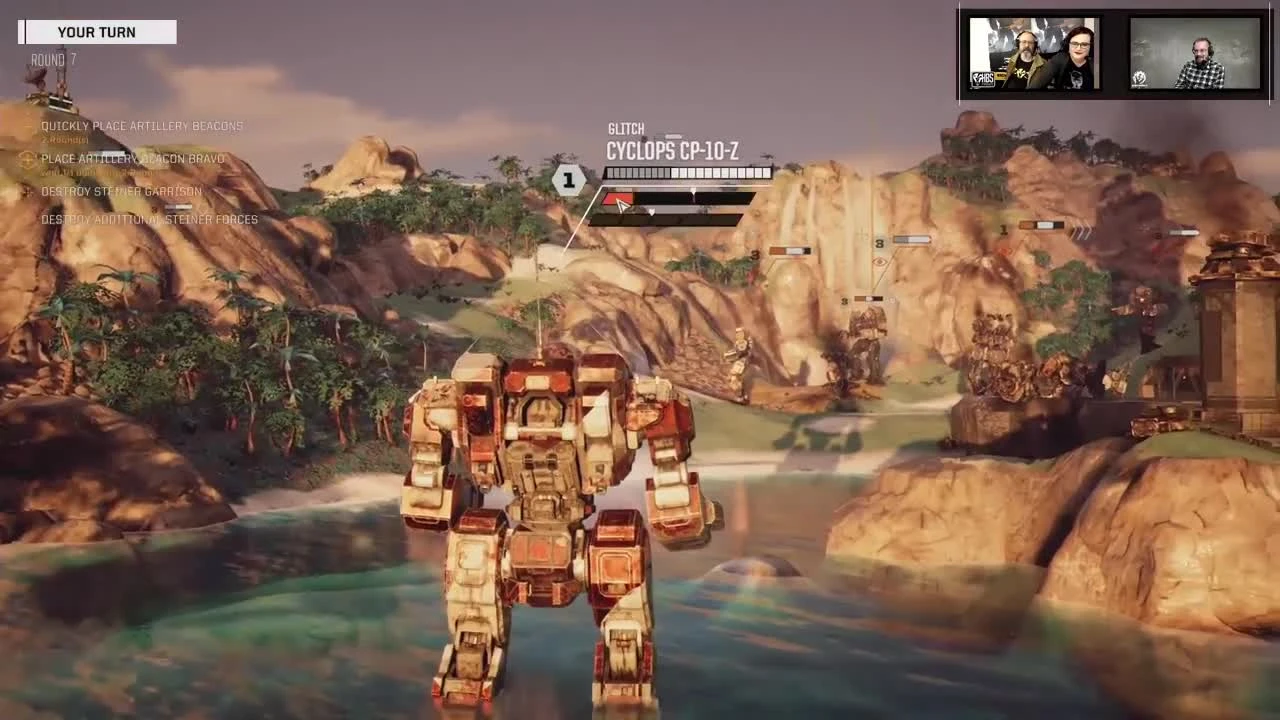
Task: Select the hexagonal initiative badge showing 1
Action: click(x=568, y=180)
